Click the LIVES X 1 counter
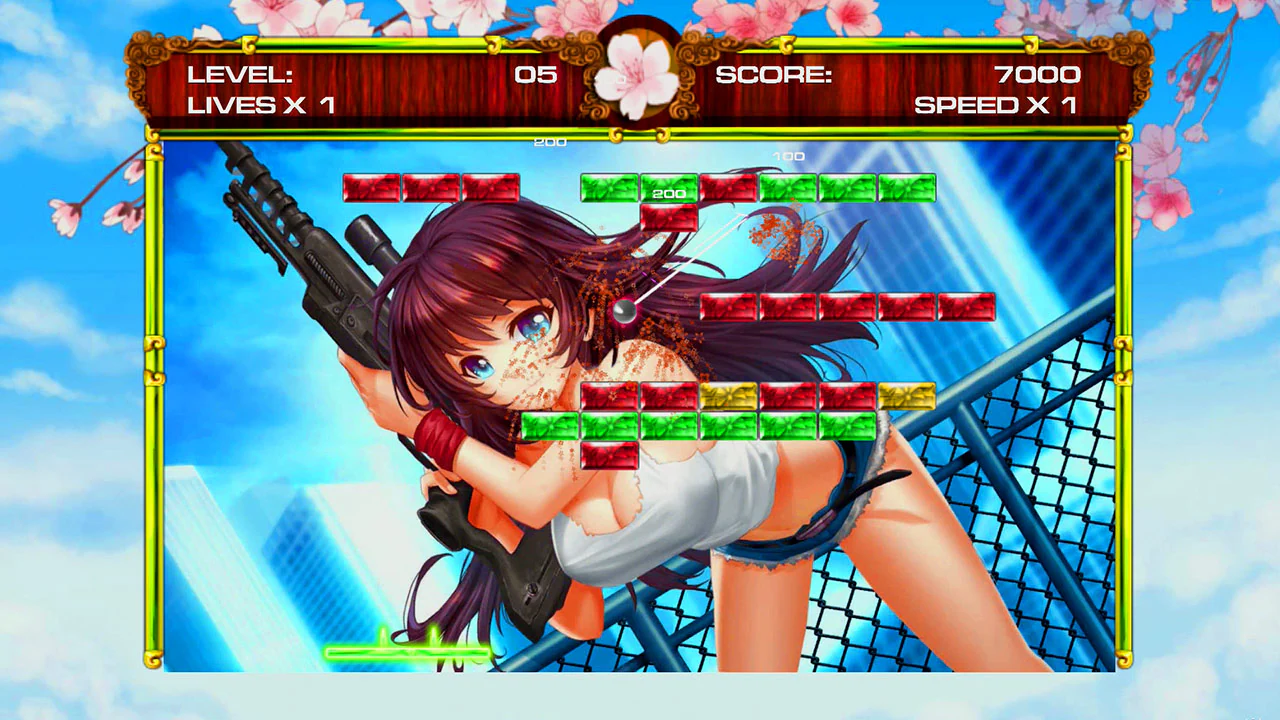Viewport: 1280px width, 720px height. point(260,105)
